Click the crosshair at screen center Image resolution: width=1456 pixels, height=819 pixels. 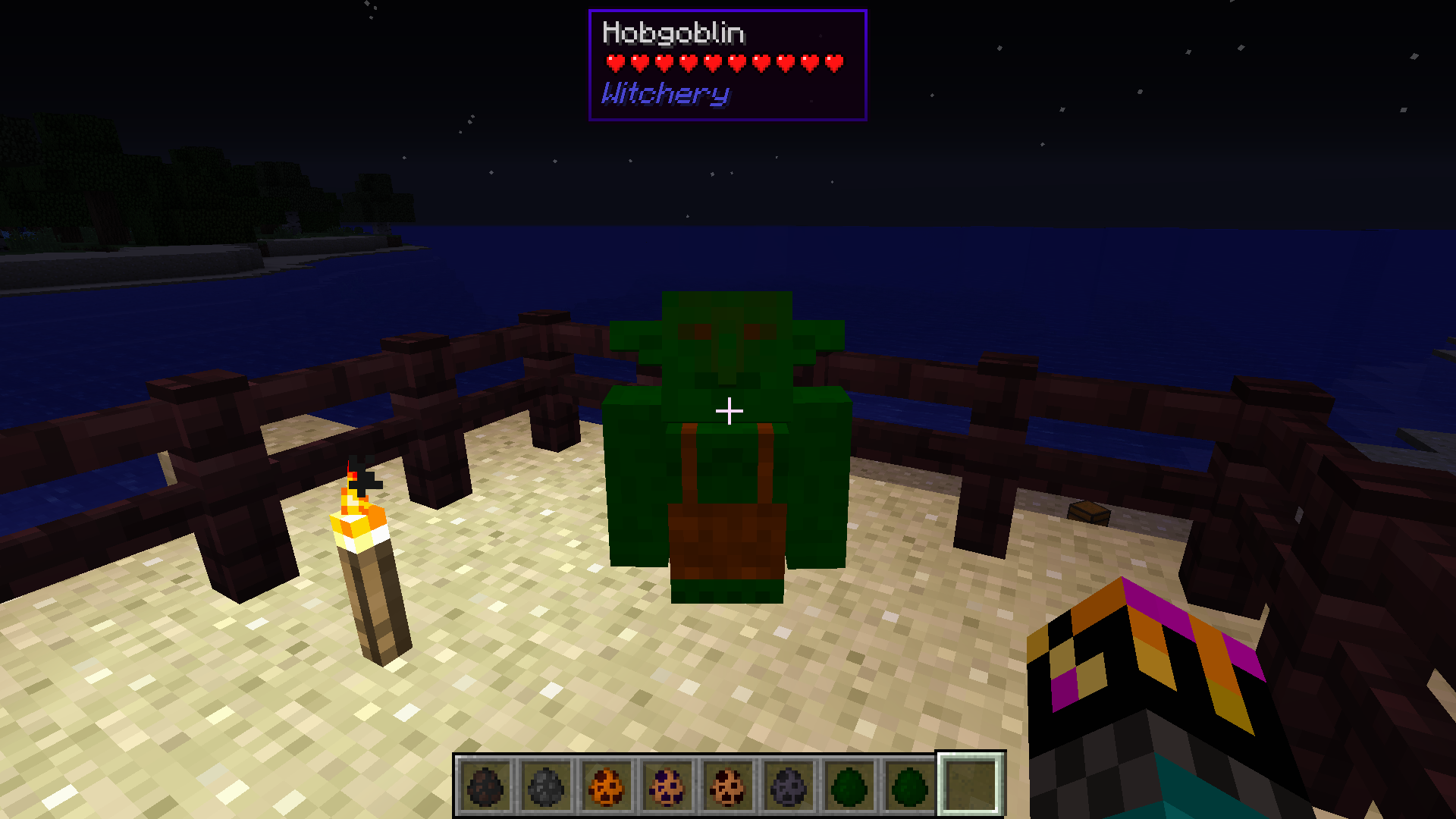pos(728,409)
